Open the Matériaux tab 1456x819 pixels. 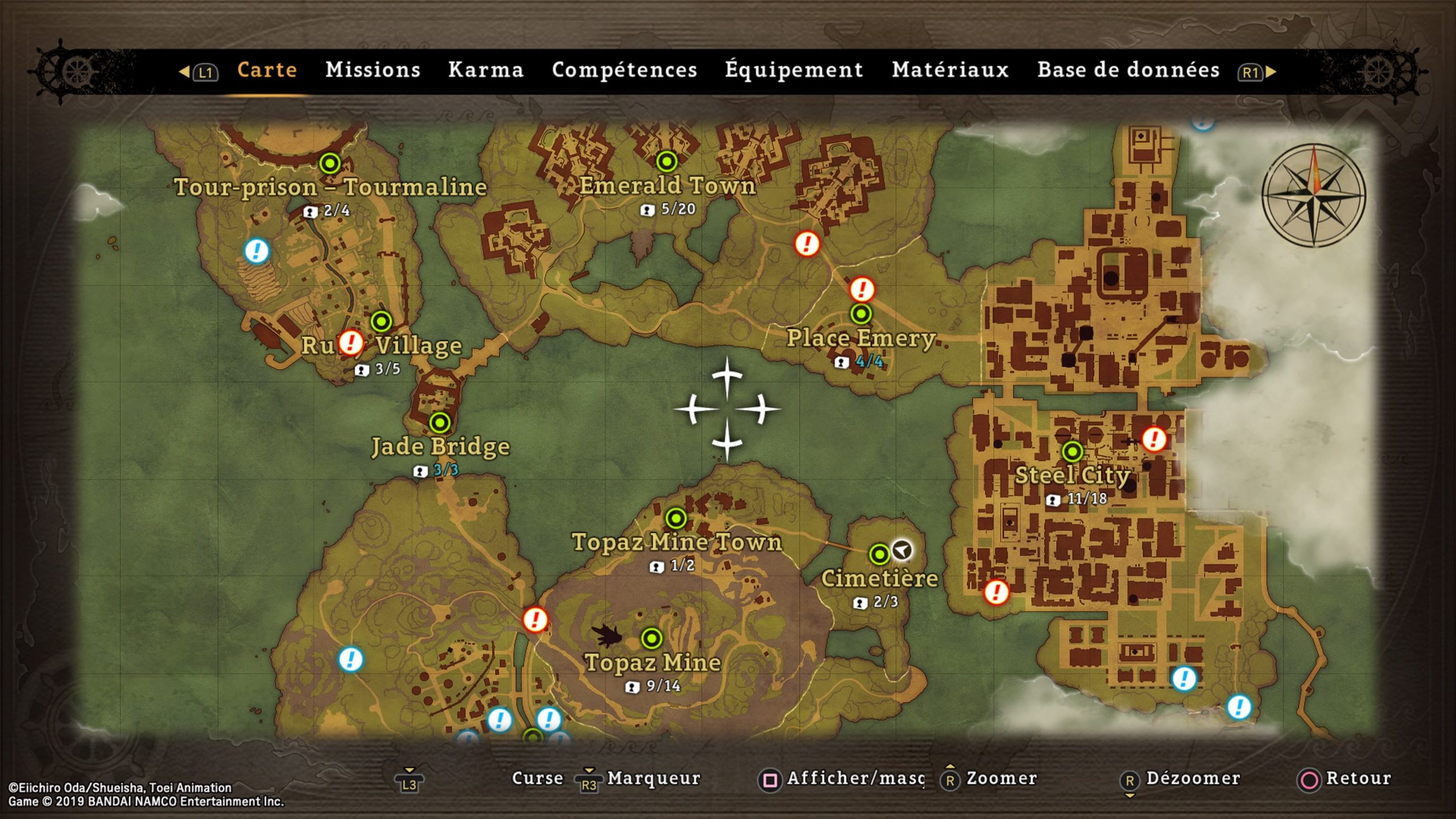(950, 70)
